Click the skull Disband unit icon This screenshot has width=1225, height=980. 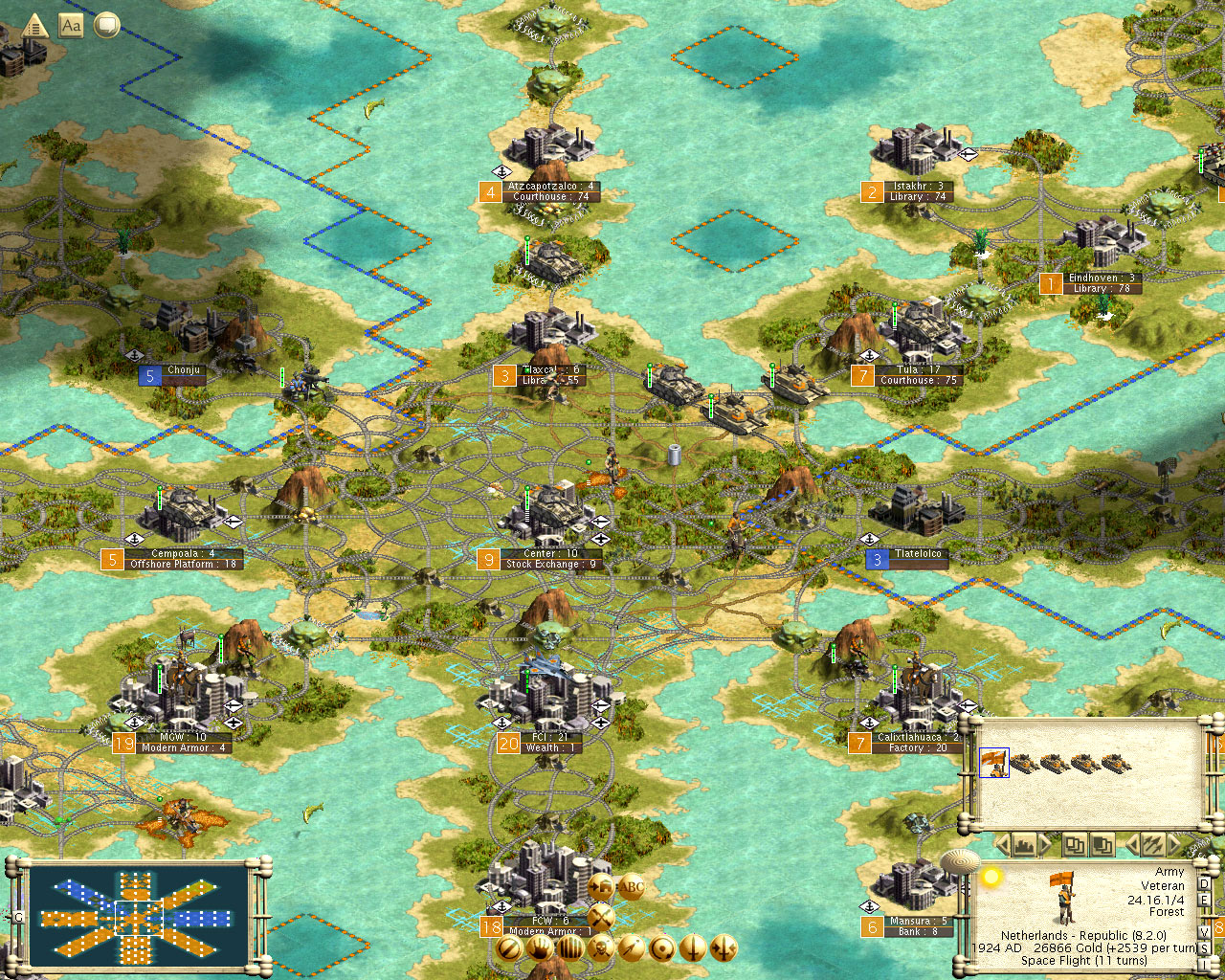601,947
